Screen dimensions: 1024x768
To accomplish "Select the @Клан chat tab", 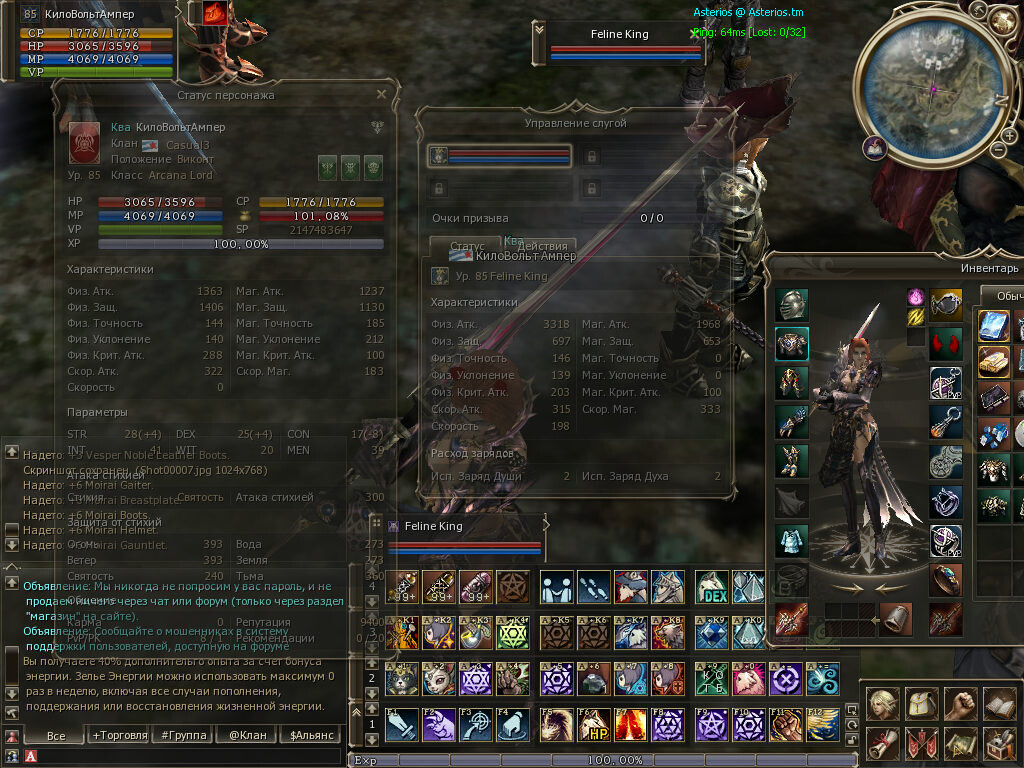I will [x=248, y=735].
